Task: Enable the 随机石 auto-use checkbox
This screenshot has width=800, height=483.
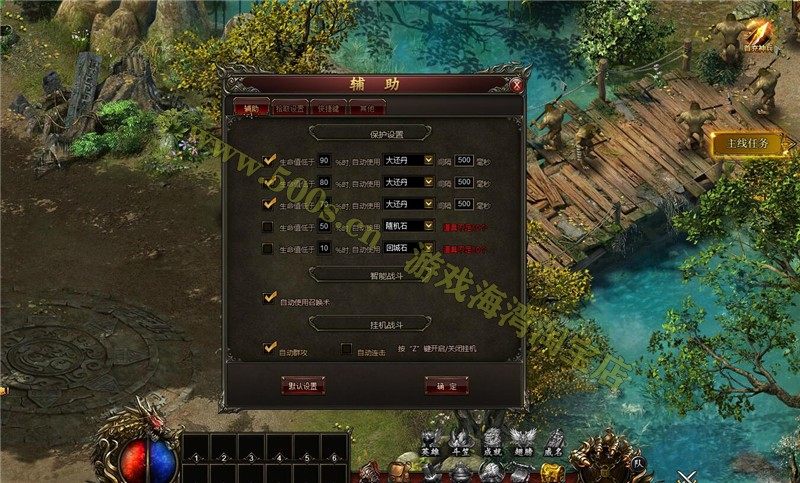Action: coord(268,226)
